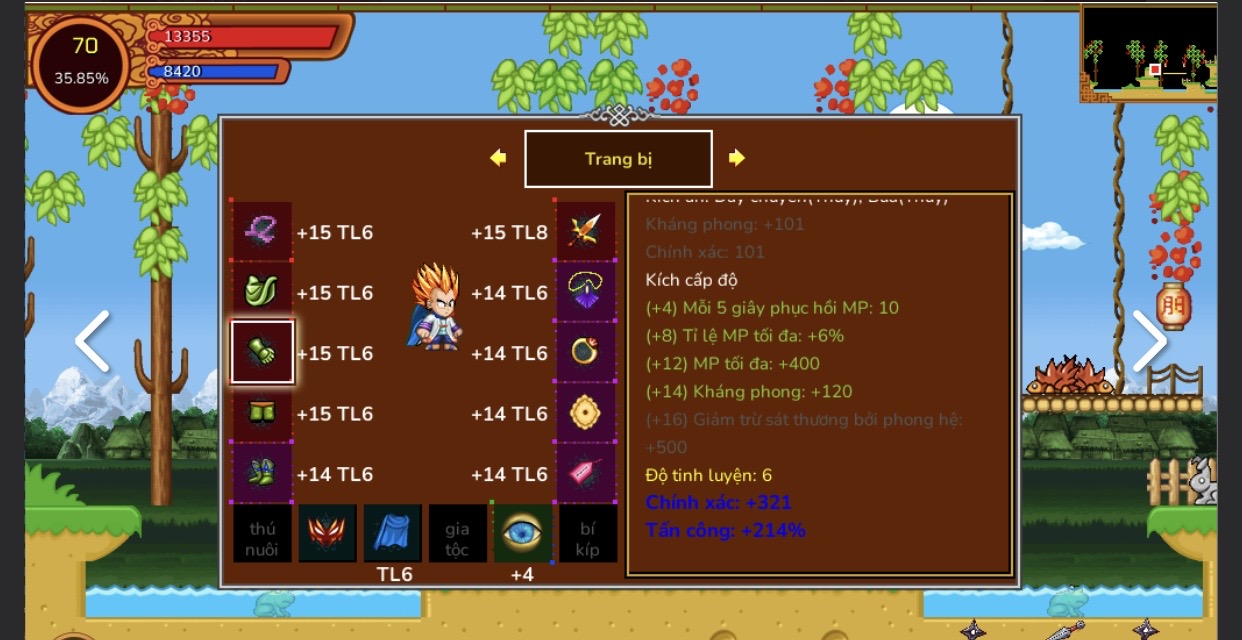
Task: Select the green boots equipment slot
Action: (262, 473)
